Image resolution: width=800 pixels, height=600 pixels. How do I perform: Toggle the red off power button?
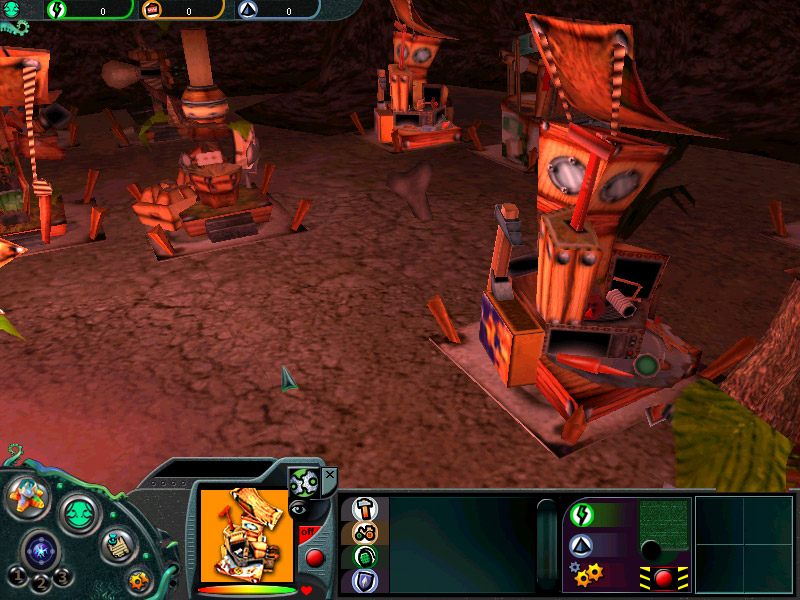313,557
